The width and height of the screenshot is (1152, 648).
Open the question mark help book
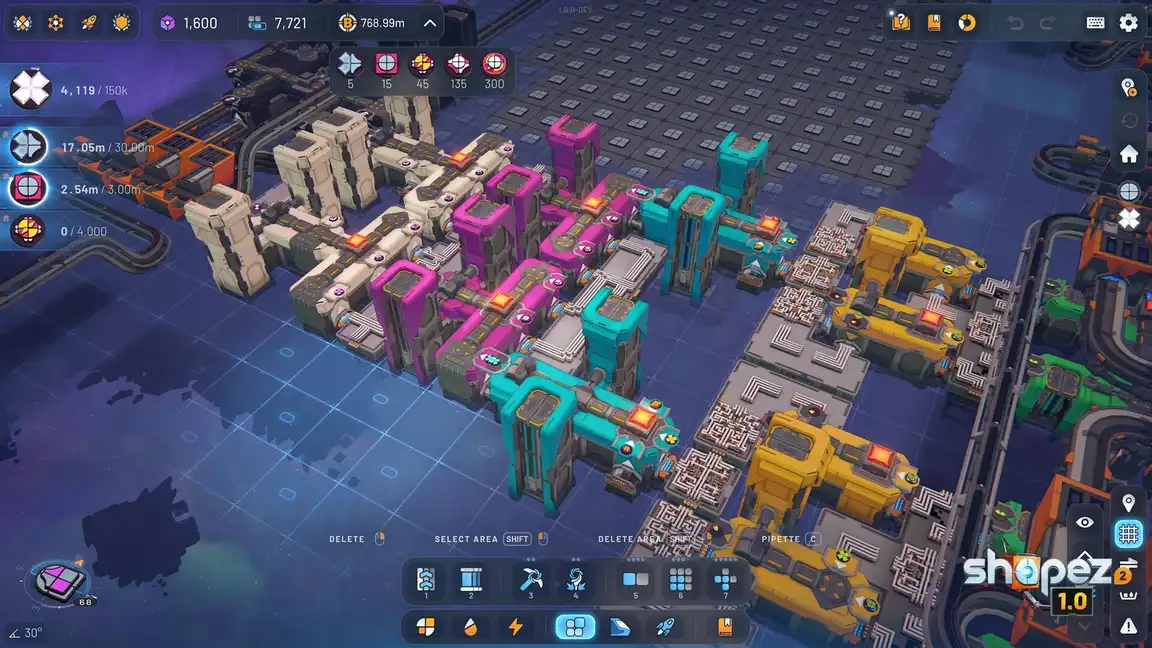pyautogui.click(x=901, y=22)
